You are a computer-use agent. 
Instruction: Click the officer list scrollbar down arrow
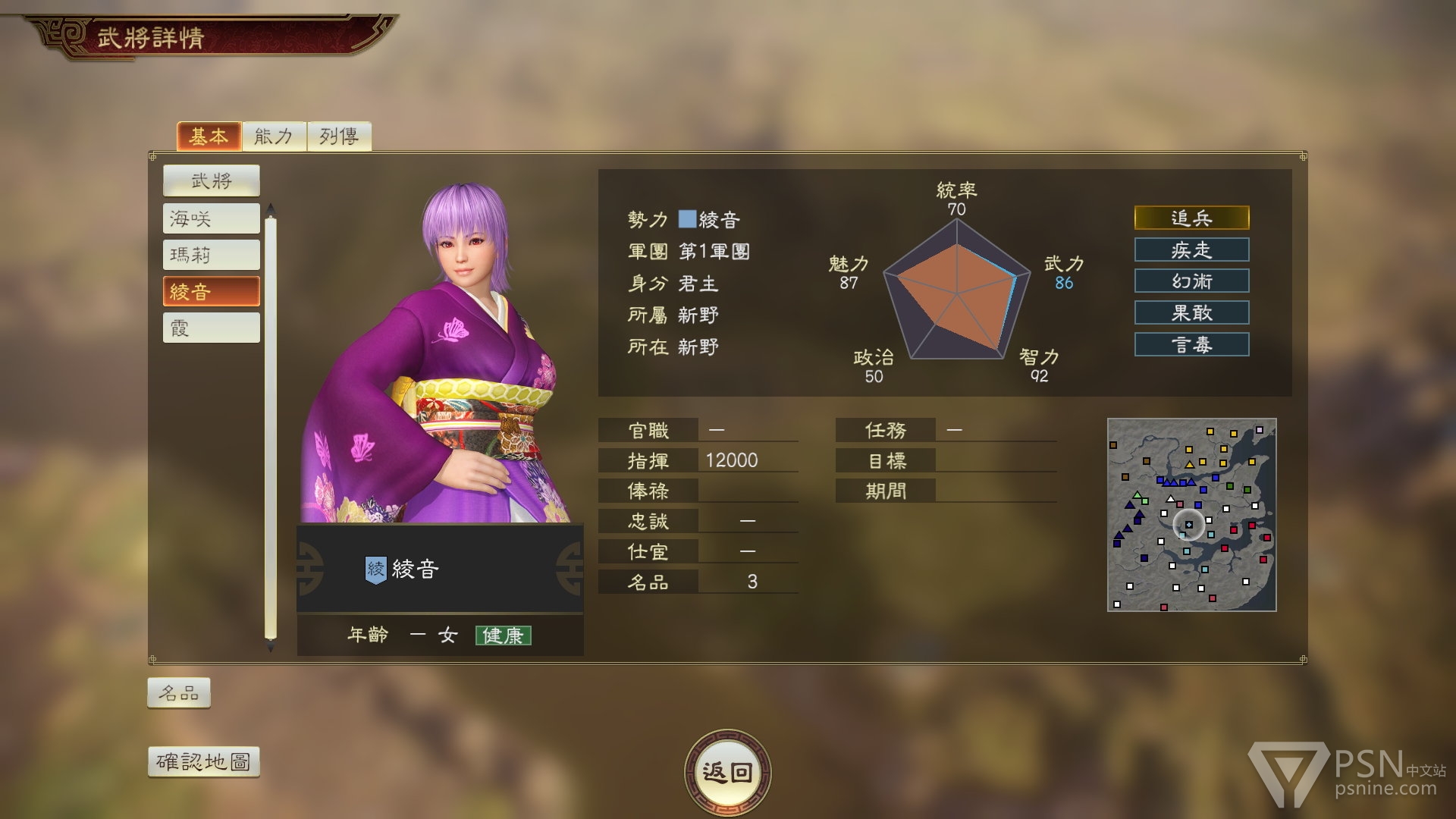(271, 648)
